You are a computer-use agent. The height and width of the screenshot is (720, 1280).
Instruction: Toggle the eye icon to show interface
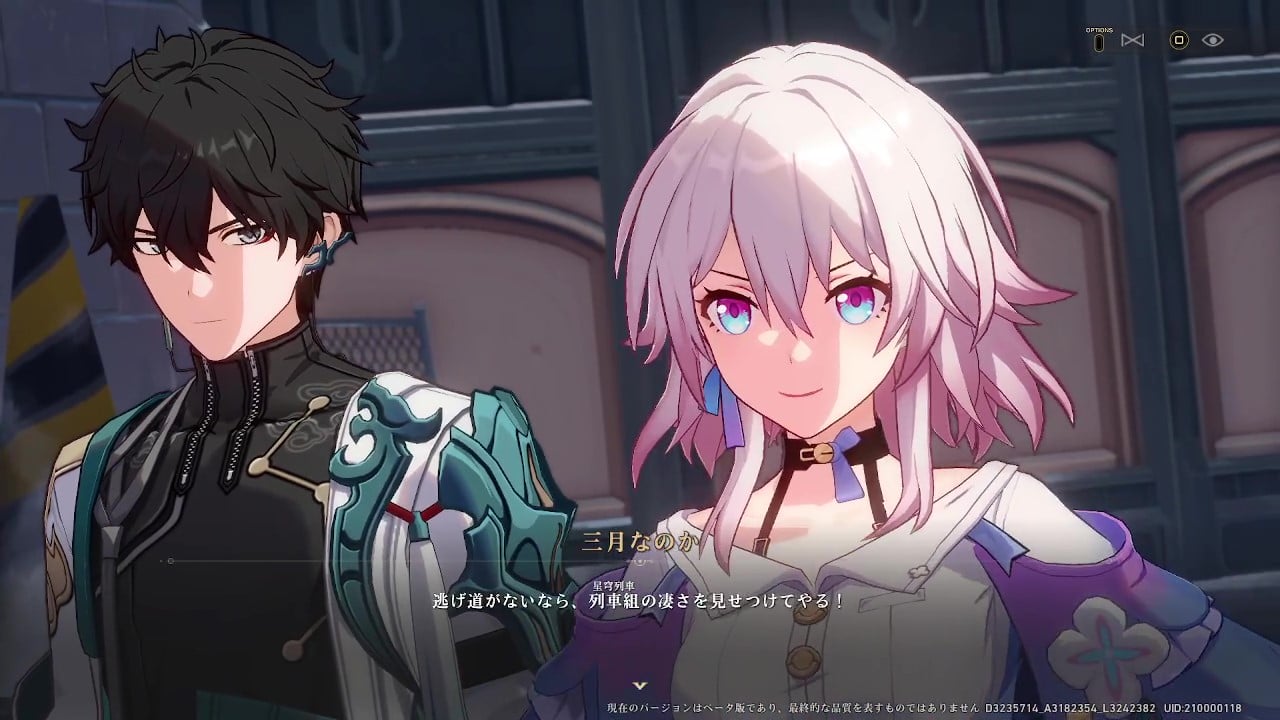tap(1213, 40)
